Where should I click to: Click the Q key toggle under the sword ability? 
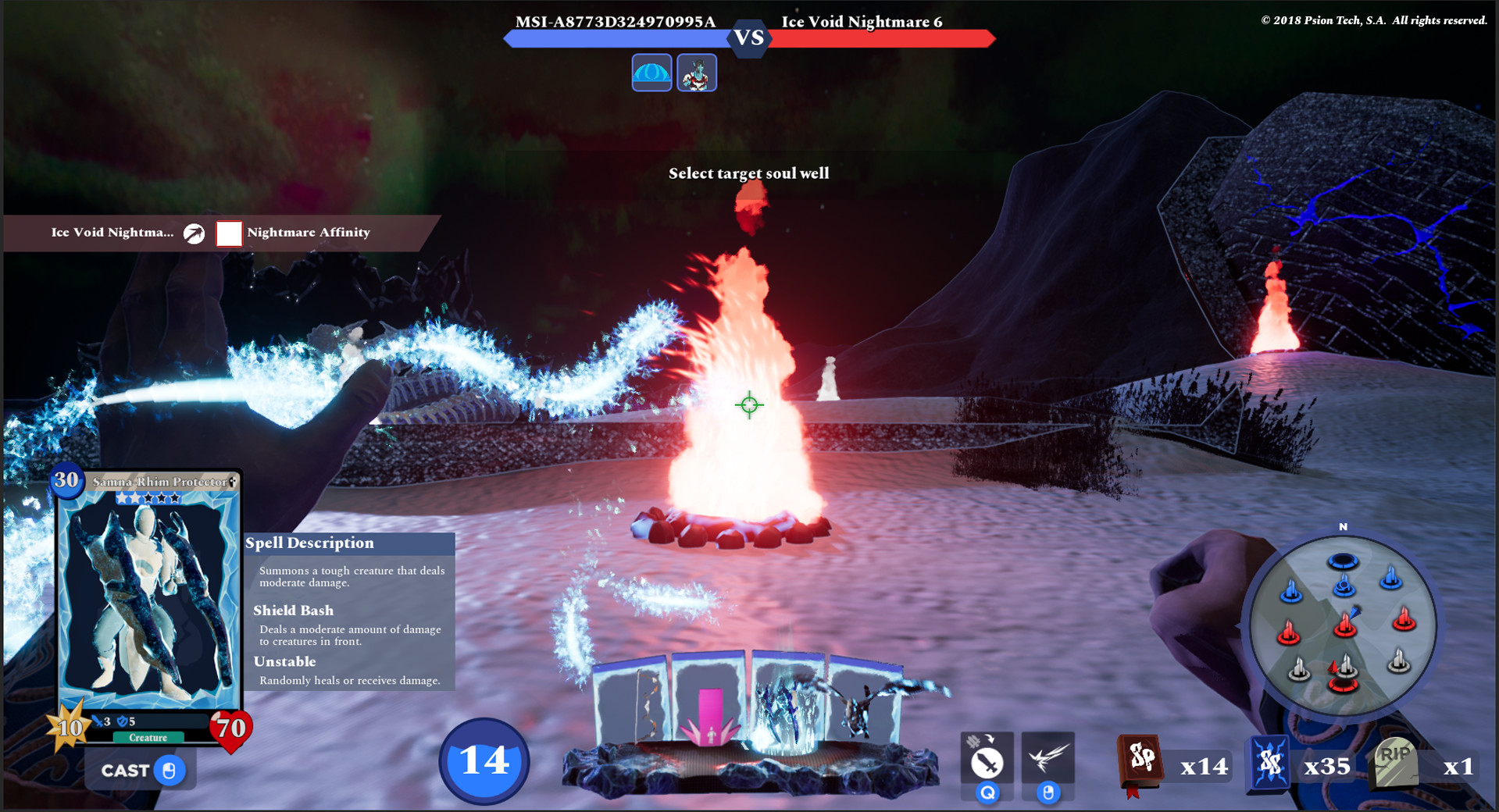[x=987, y=791]
